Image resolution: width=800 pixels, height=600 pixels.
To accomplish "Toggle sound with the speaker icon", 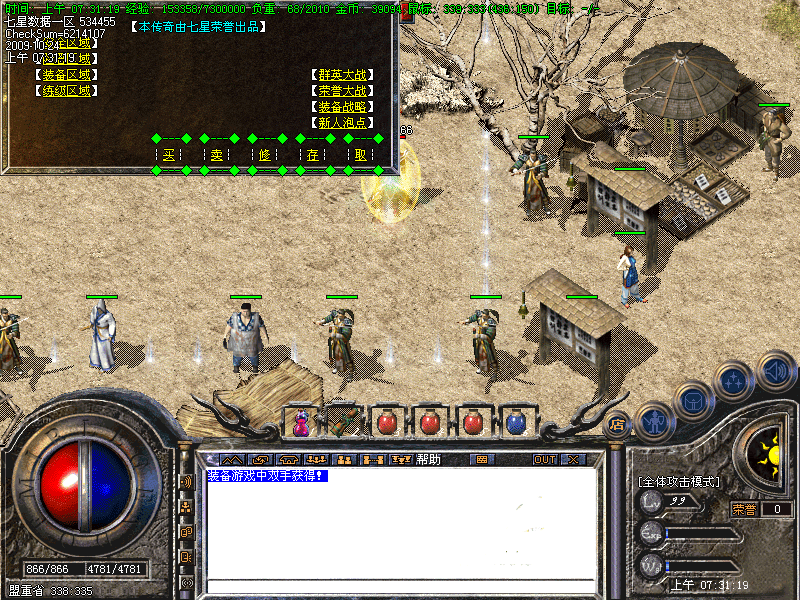I will pyautogui.click(x=775, y=370).
